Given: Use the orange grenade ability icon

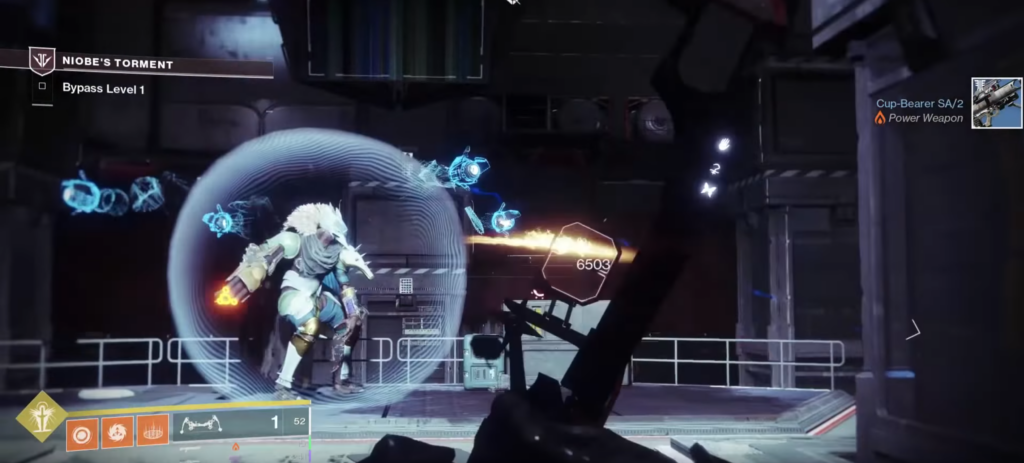Looking at the screenshot, I should click(x=81, y=432).
